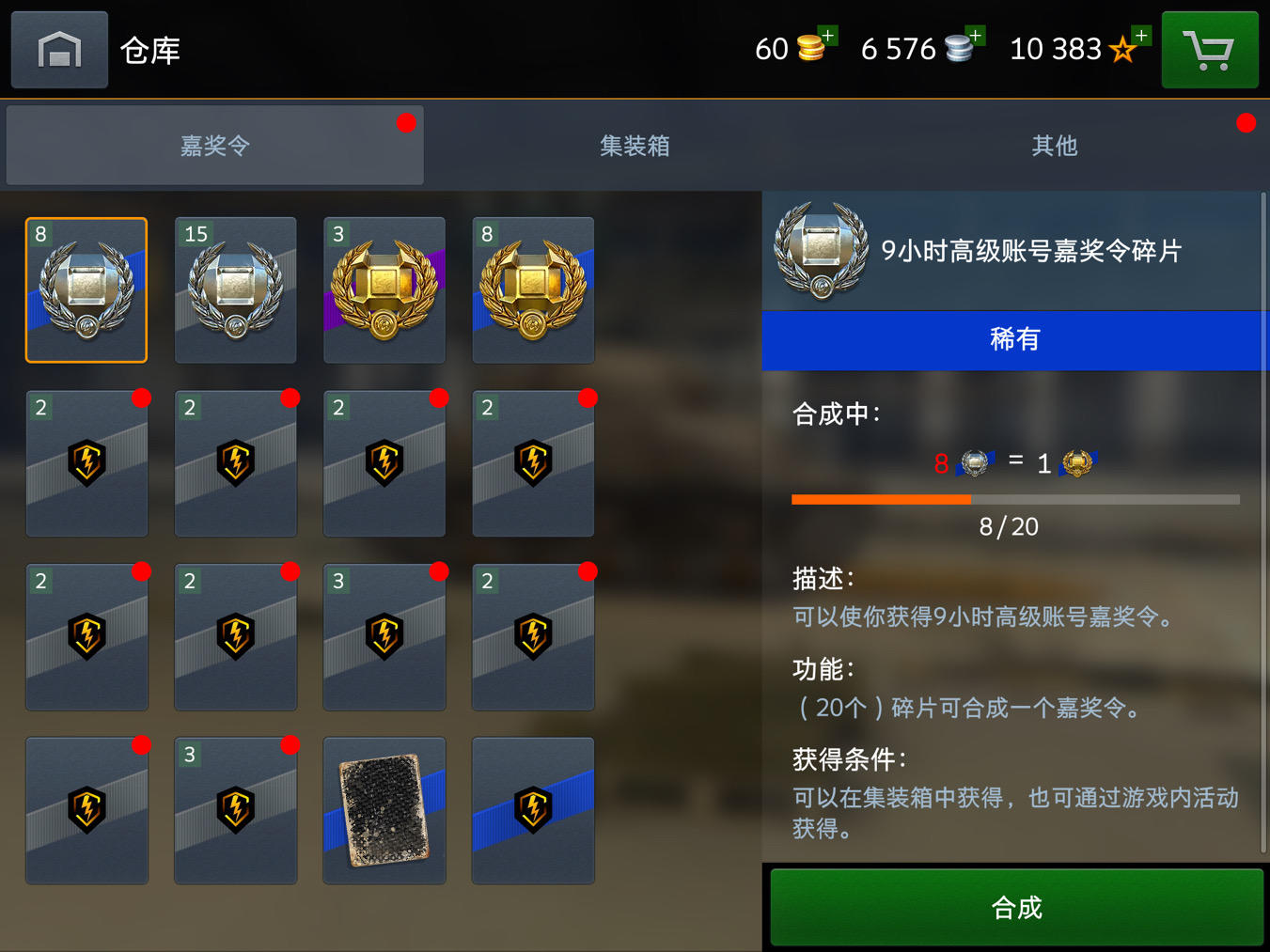Click the silver fragment icon in the 8=1 formula
This screenshot has height=952, width=1270.
coord(975,462)
